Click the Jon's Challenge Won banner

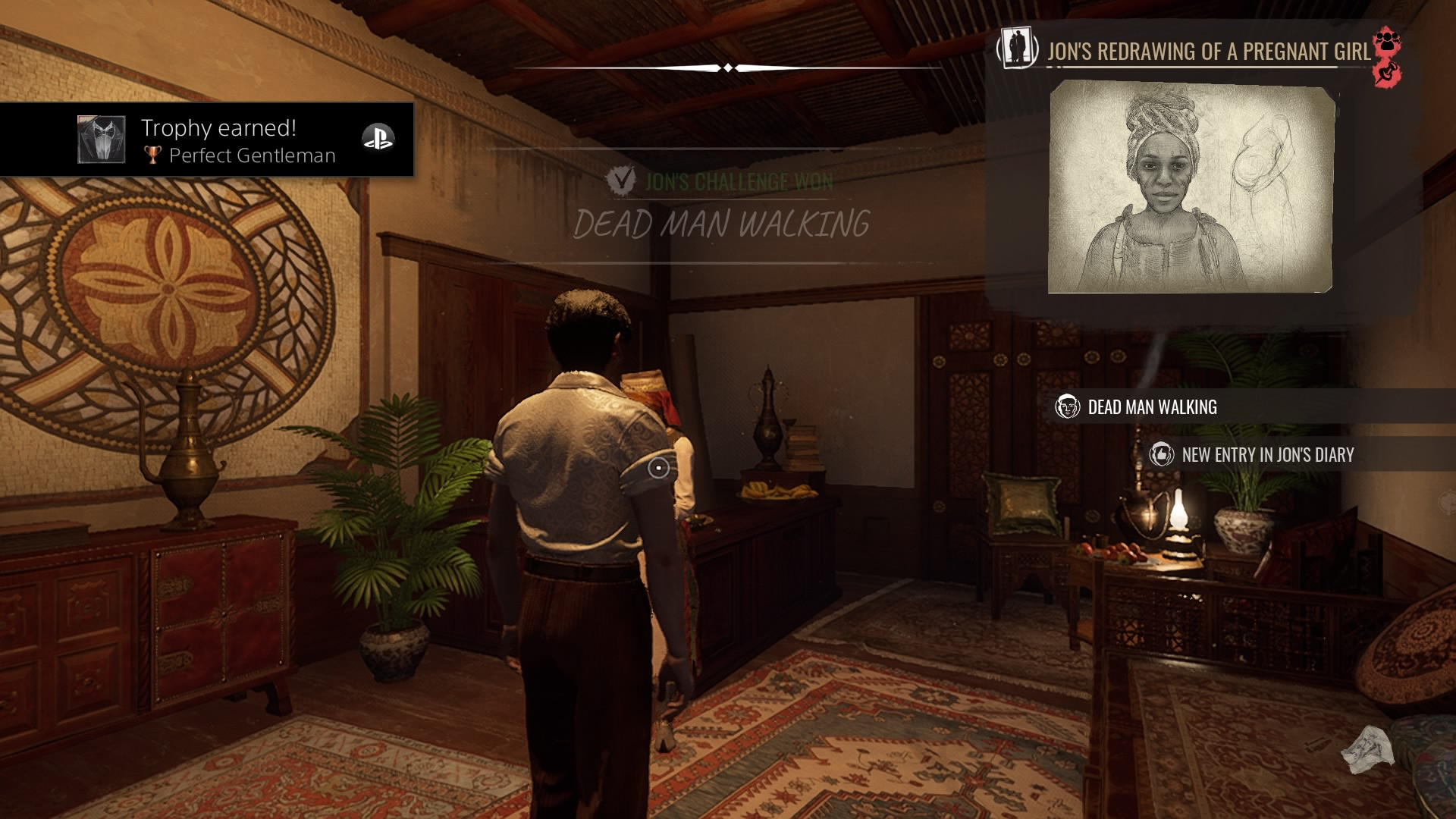pyautogui.click(x=720, y=182)
